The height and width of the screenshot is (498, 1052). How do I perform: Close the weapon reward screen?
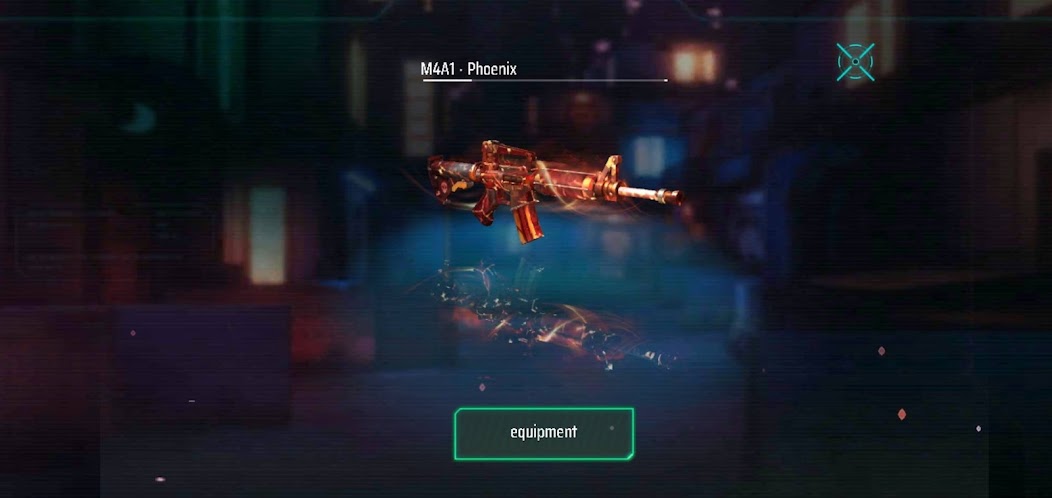[x=855, y=62]
